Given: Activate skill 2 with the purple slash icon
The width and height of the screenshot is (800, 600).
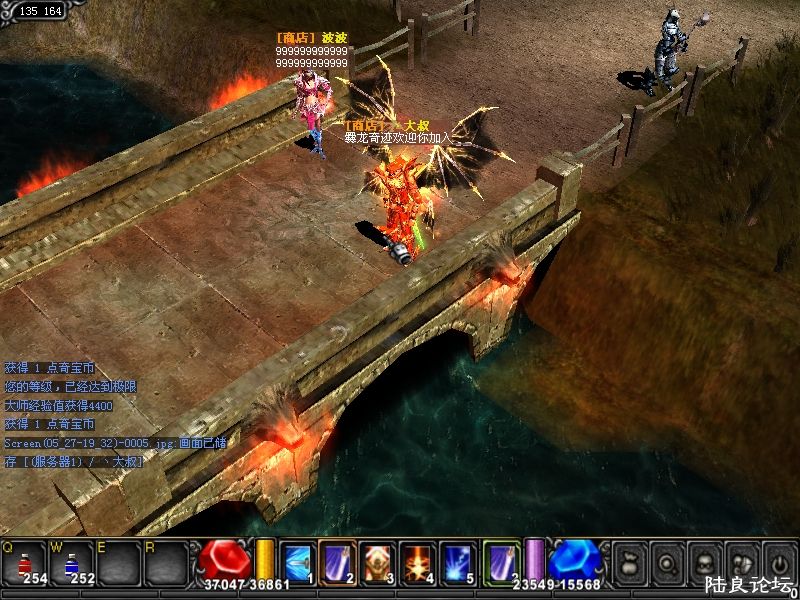Looking at the screenshot, I should [x=338, y=561].
